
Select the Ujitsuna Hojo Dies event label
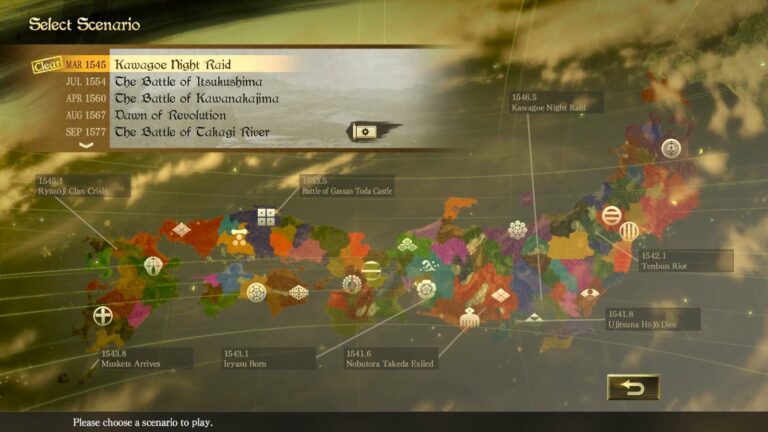(652, 319)
